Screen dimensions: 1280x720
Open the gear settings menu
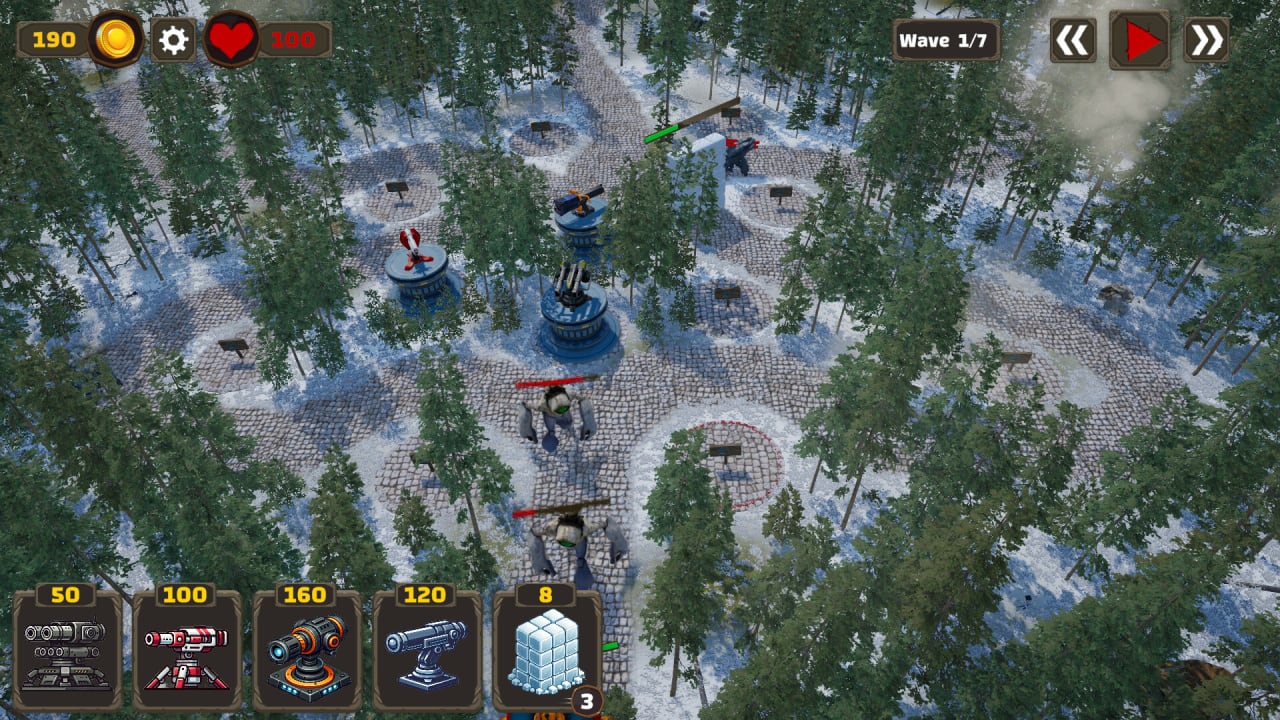click(x=173, y=40)
